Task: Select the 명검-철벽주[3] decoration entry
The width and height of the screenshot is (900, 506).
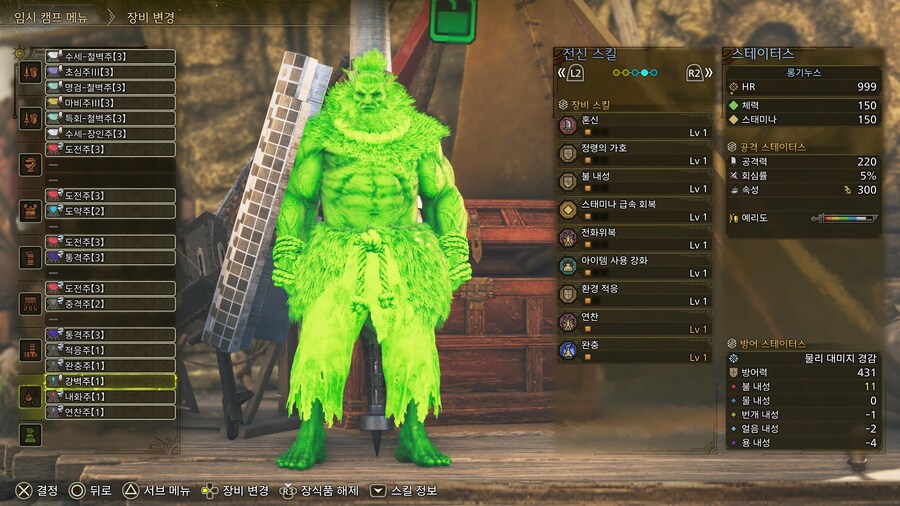Action: (x=110, y=87)
